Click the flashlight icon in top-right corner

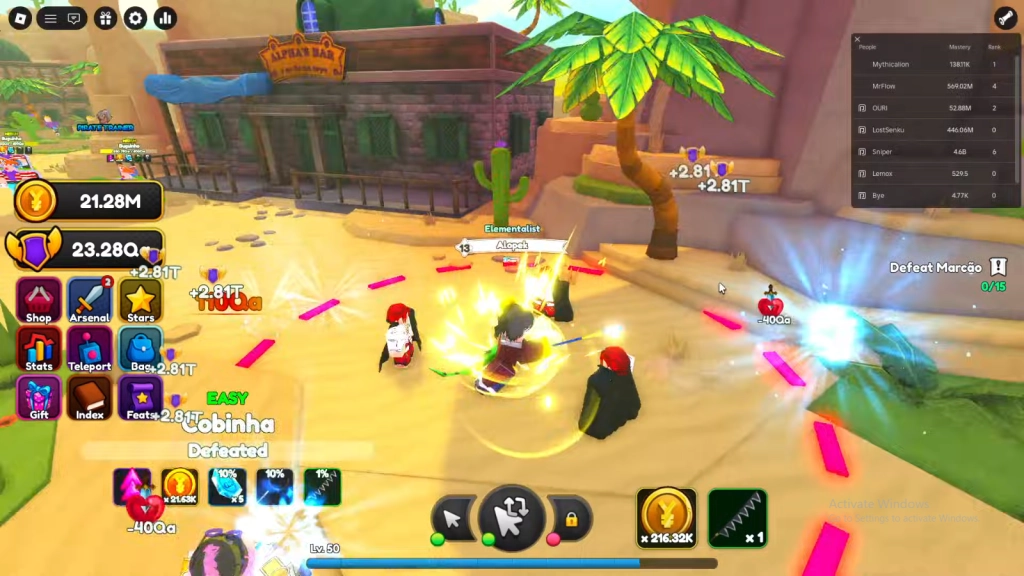click(x=1004, y=18)
